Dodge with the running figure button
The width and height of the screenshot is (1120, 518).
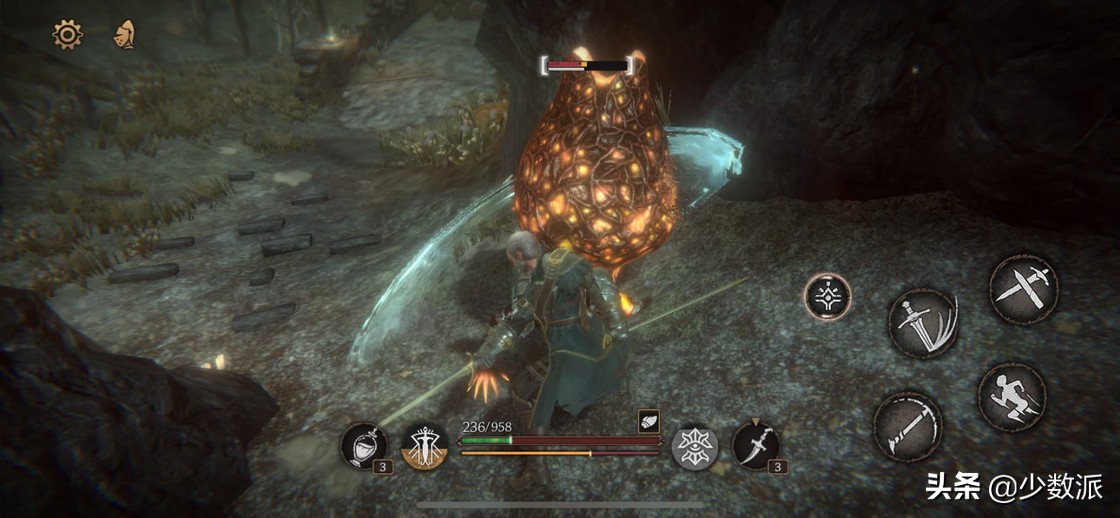(1011, 396)
